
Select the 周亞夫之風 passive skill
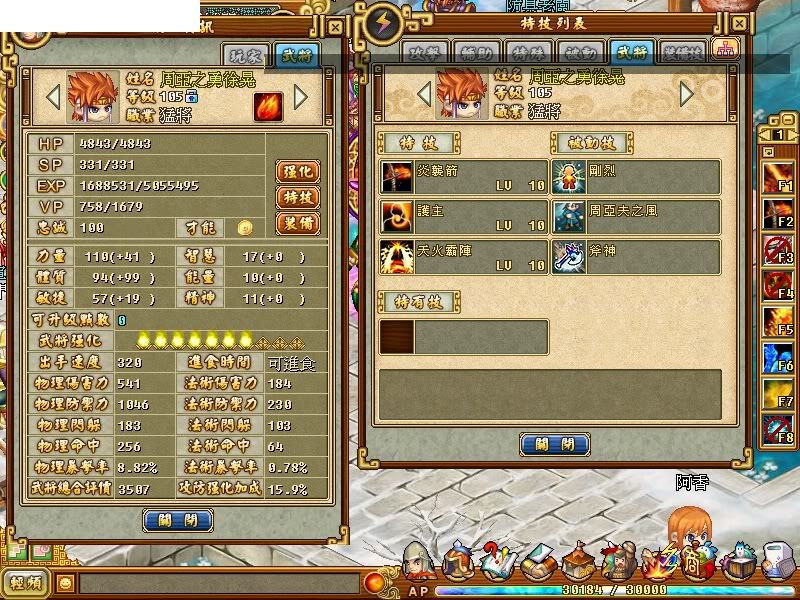tap(636, 217)
